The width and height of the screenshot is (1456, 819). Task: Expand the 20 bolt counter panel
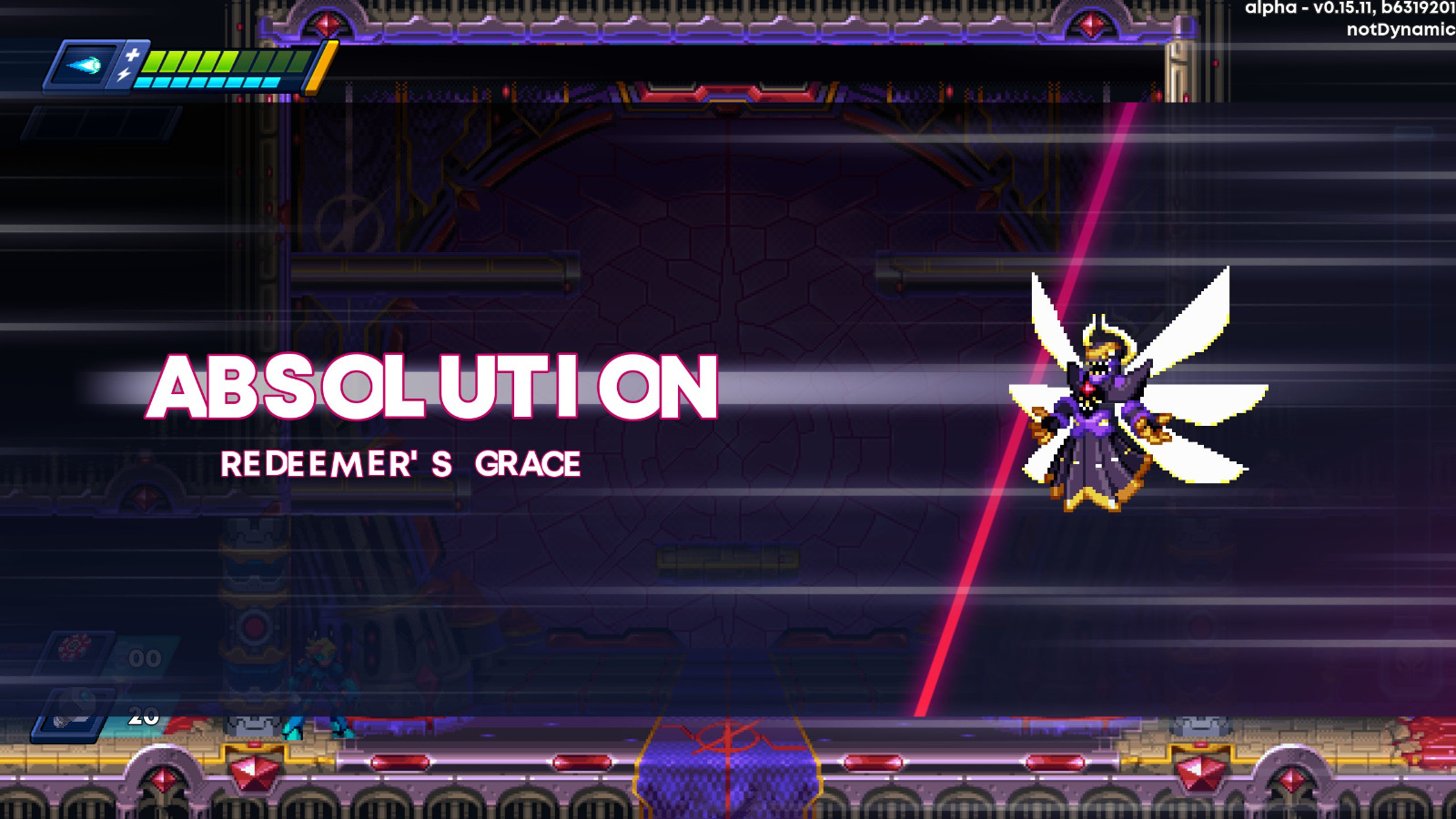coord(138,719)
